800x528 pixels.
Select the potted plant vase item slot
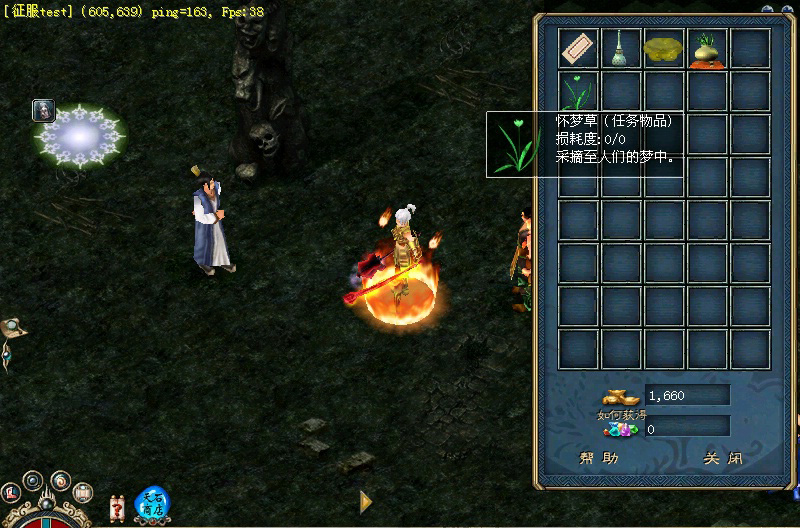click(707, 48)
